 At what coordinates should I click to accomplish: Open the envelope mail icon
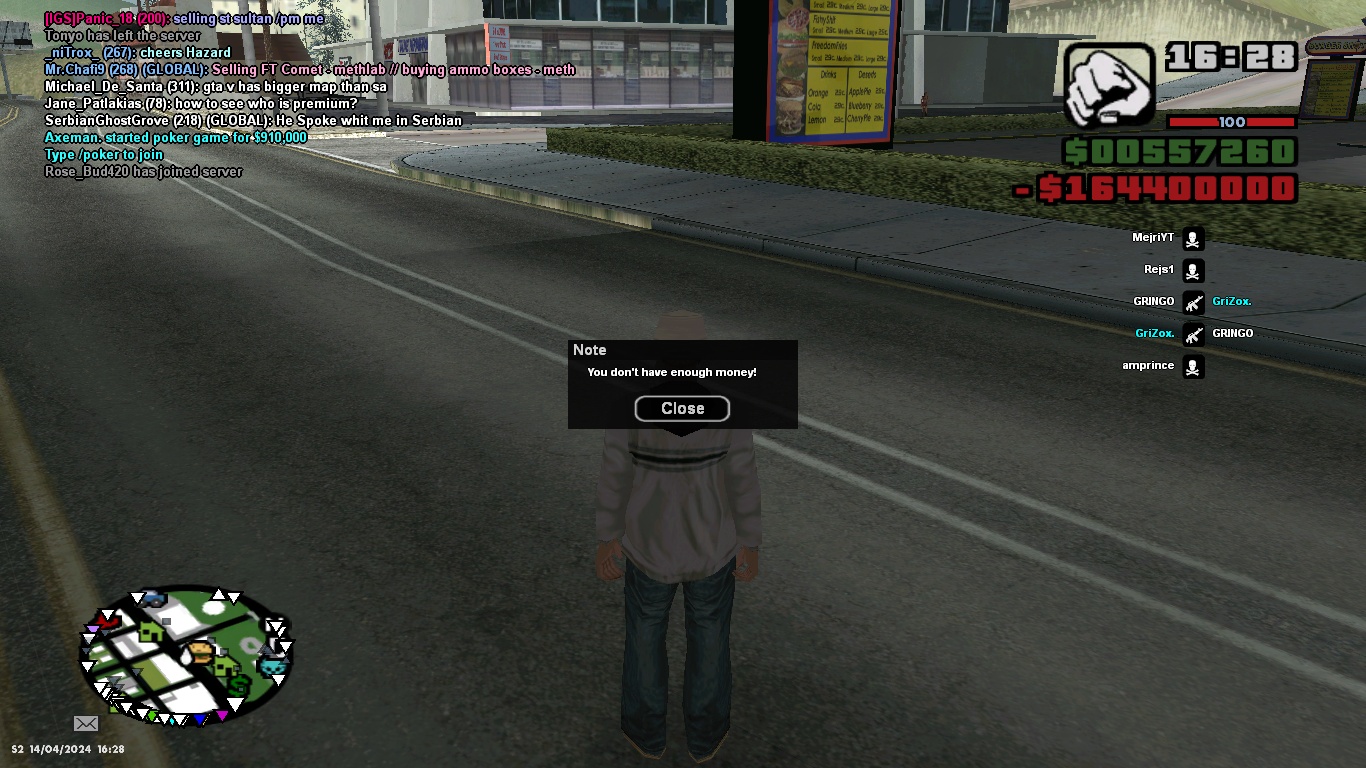coord(86,723)
